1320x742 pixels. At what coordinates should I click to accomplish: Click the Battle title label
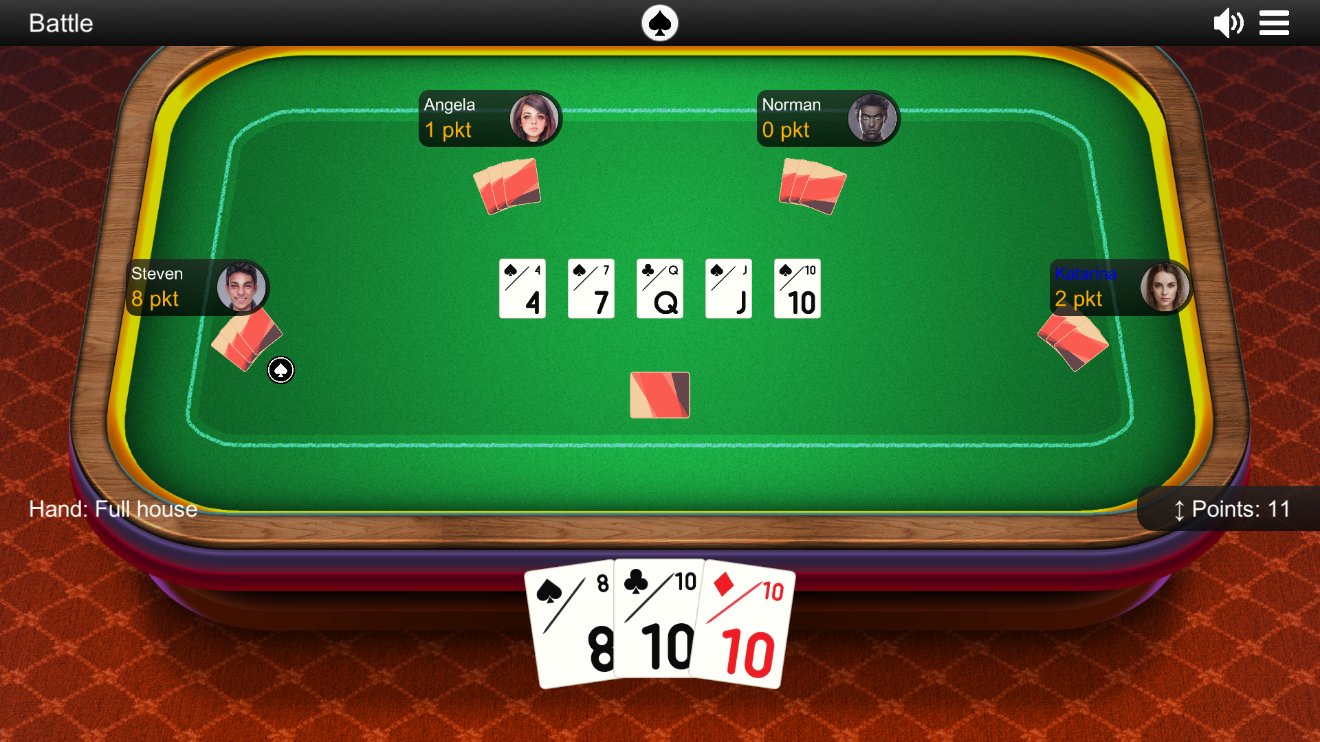click(61, 22)
